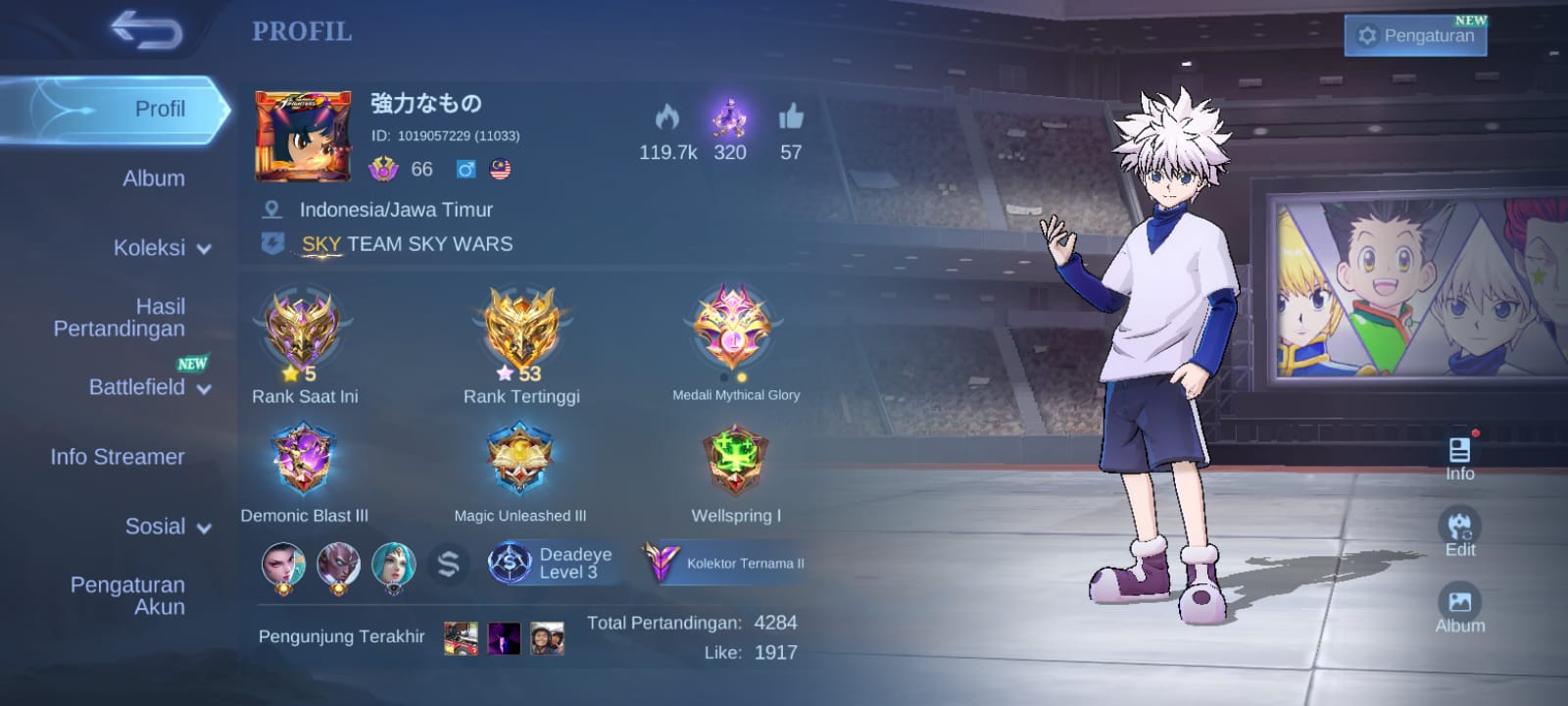This screenshot has height=706, width=1568.
Task: Click the player avatar portrait
Action: pos(303,136)
